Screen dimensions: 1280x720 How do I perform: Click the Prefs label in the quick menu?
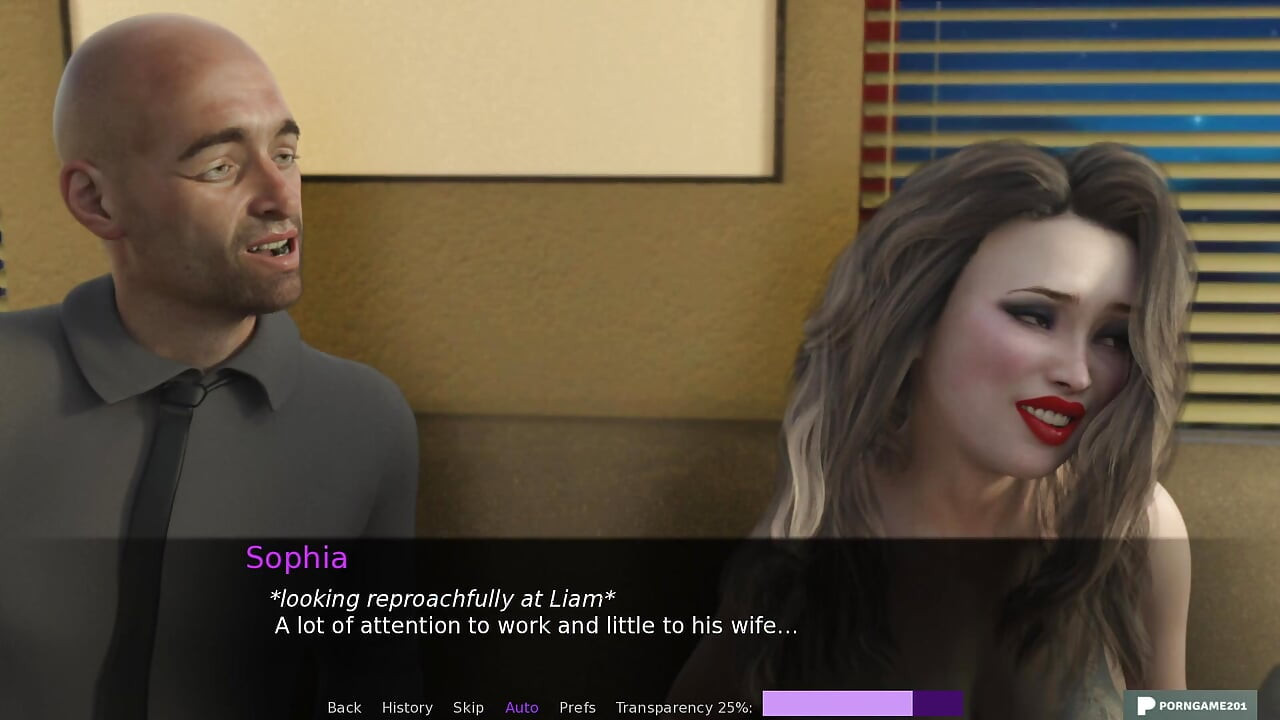[x=578, y=707]
